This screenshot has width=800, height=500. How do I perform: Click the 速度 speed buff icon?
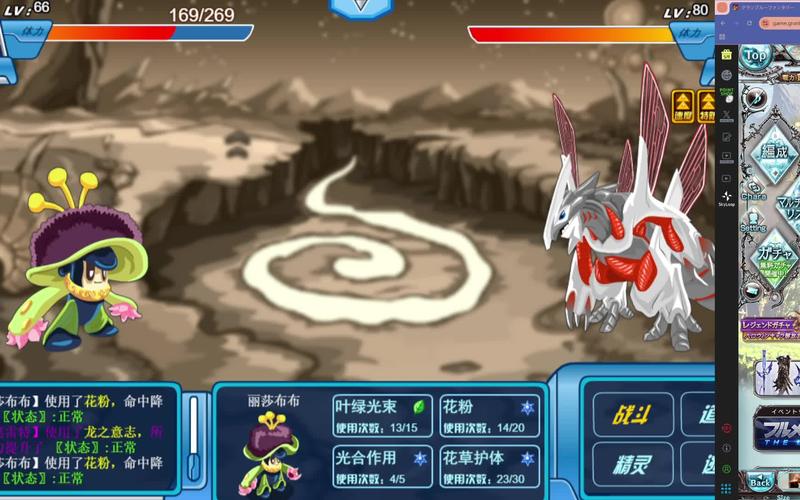click(682, 104)
